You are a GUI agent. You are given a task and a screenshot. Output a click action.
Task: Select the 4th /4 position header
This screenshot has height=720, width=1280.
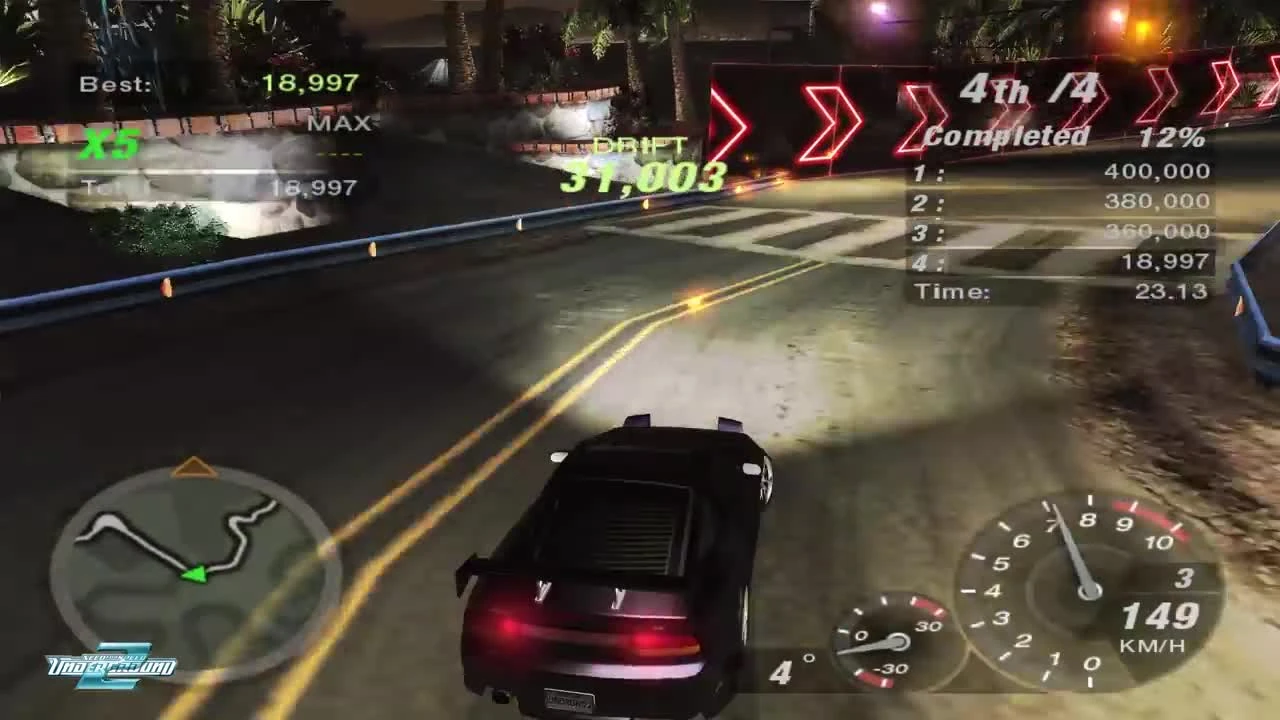(1030, 90)
